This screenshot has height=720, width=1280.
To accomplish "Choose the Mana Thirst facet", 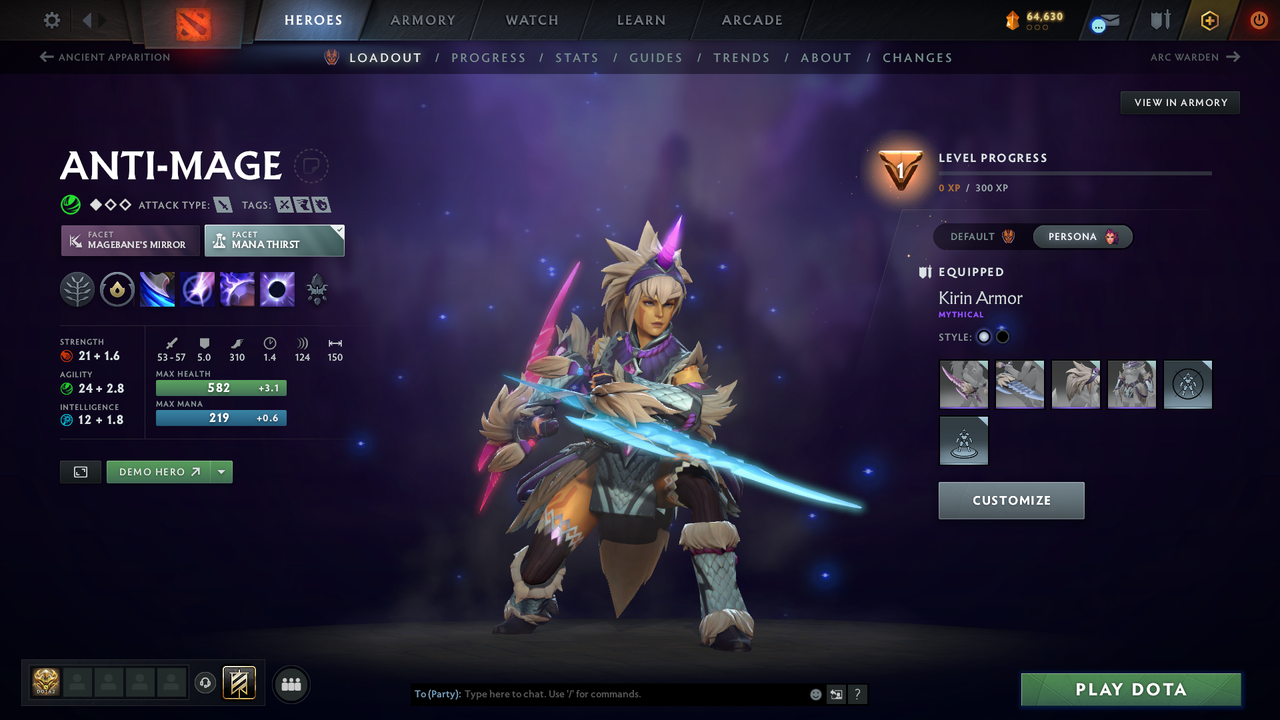I will click(x=274, y=240).
